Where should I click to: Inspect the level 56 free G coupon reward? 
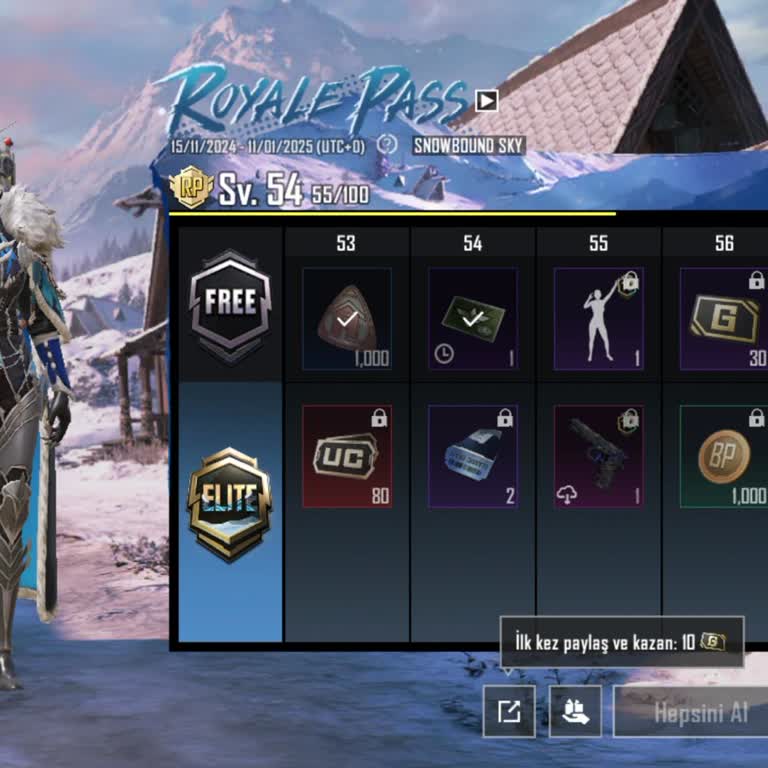pos(724,319)
